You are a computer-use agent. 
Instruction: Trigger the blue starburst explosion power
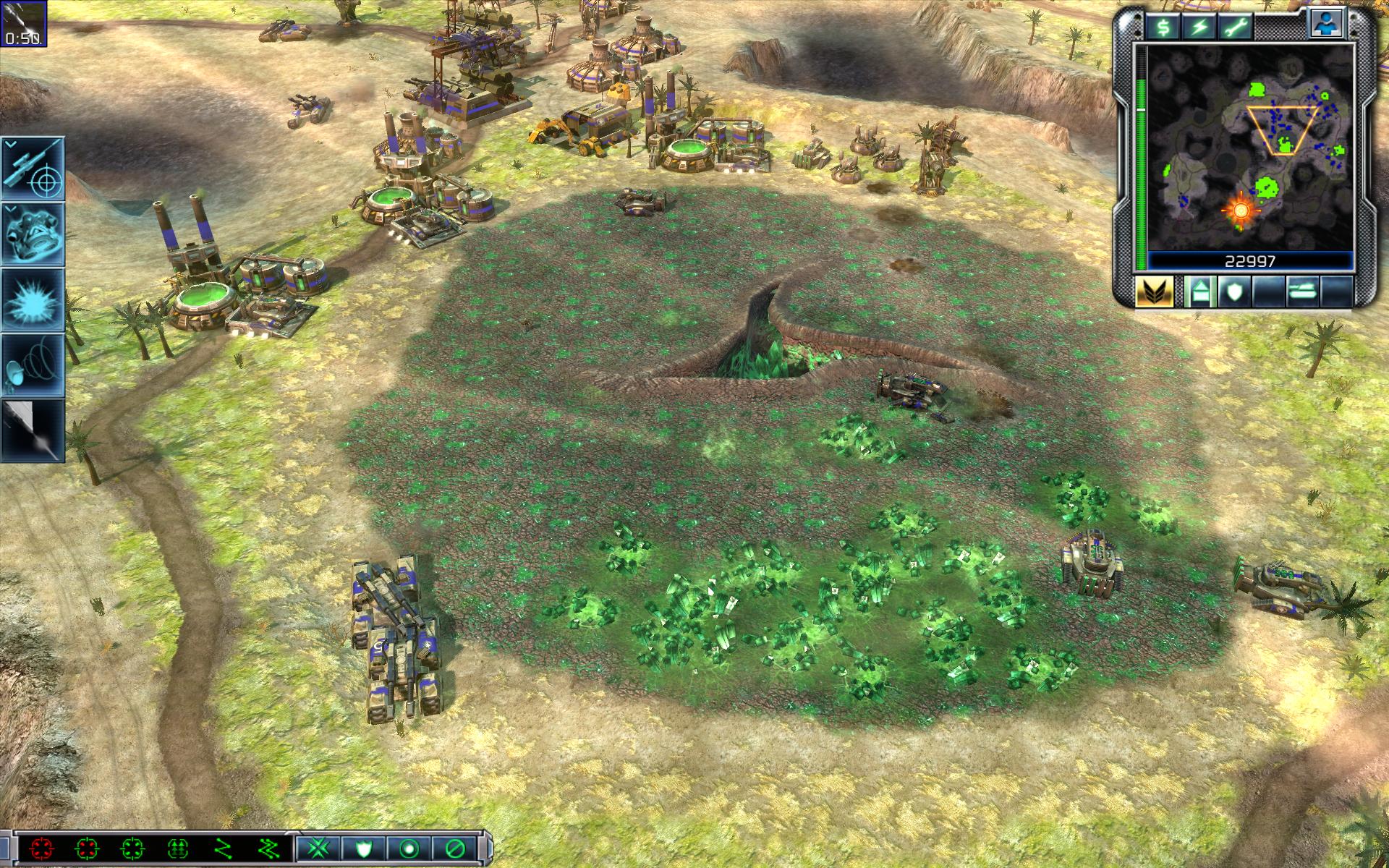tap(33, 299)
